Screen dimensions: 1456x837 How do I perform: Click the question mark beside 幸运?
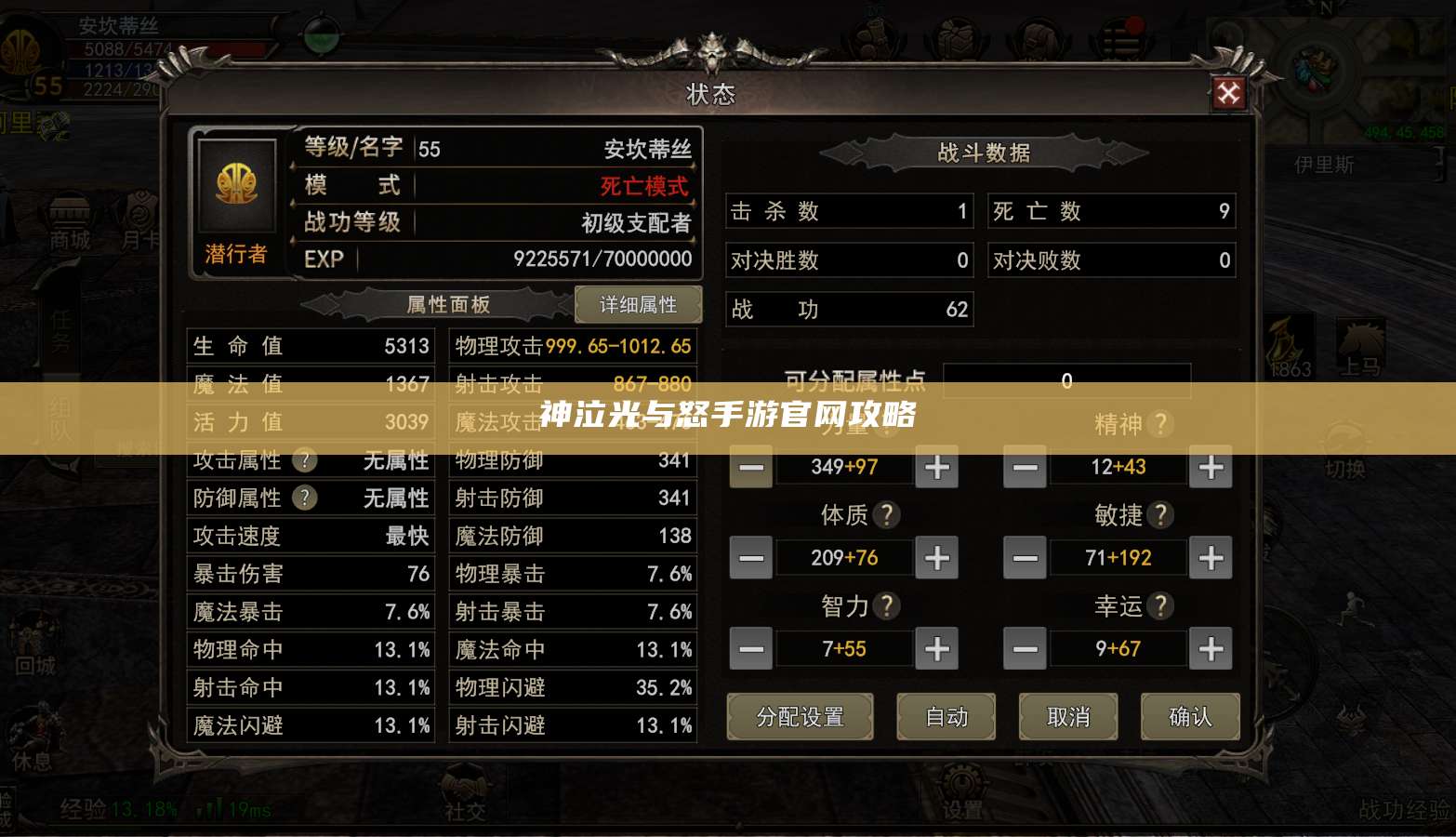[x=1160, y=605]
